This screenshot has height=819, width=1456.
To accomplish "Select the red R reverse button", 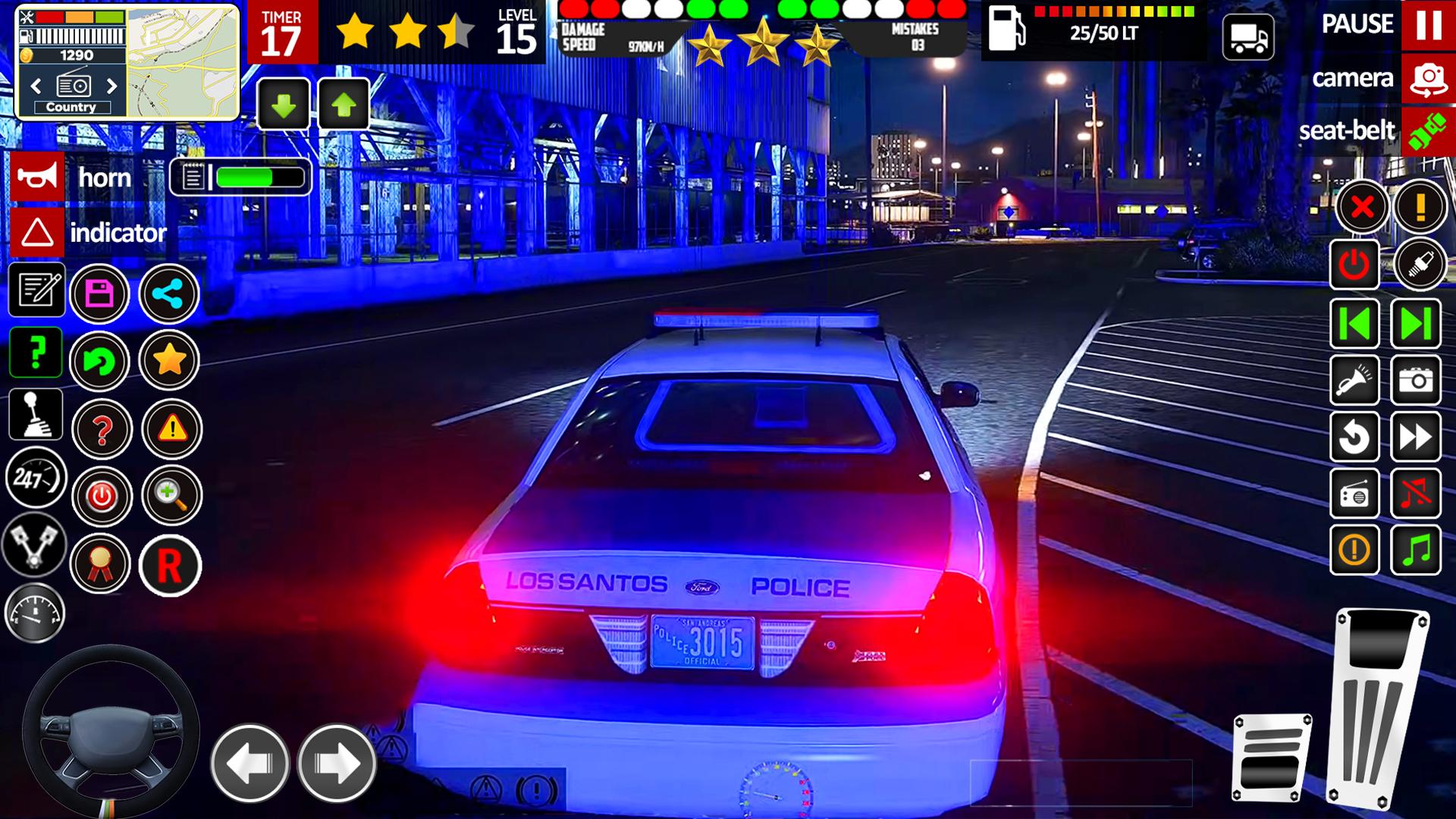I will (170, 565).
